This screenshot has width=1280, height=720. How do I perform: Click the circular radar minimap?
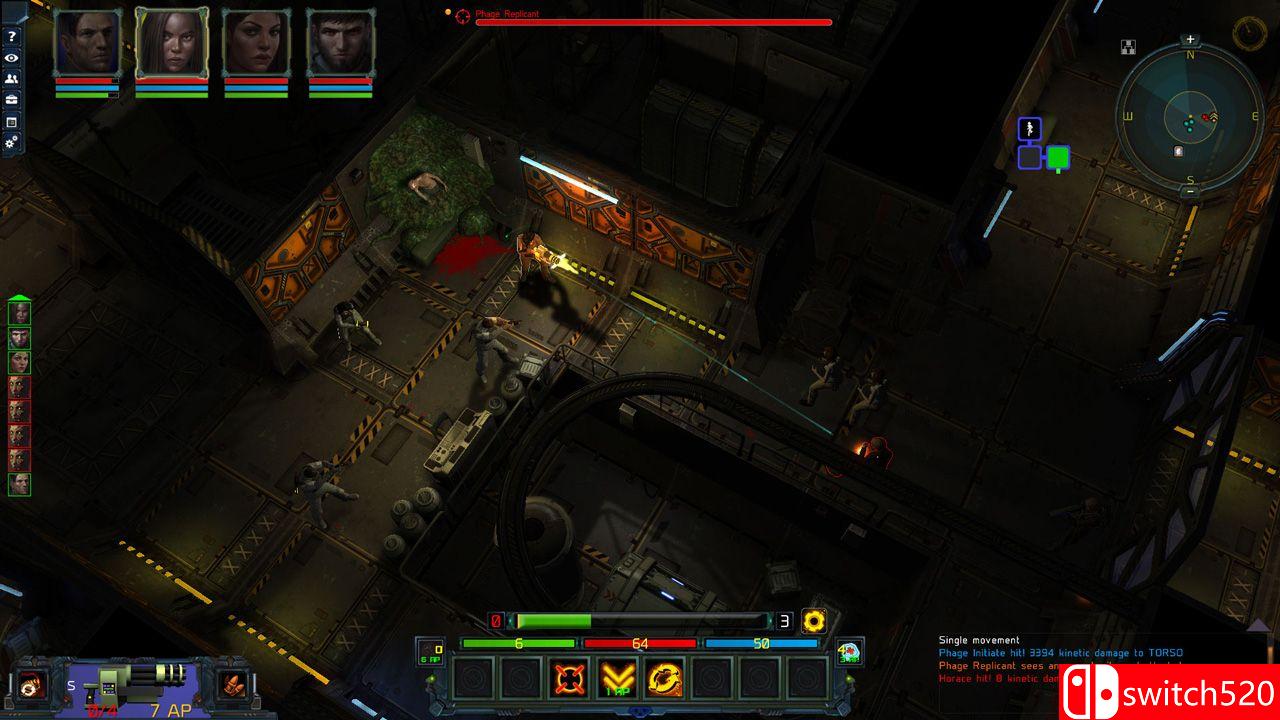[1189, 116]
